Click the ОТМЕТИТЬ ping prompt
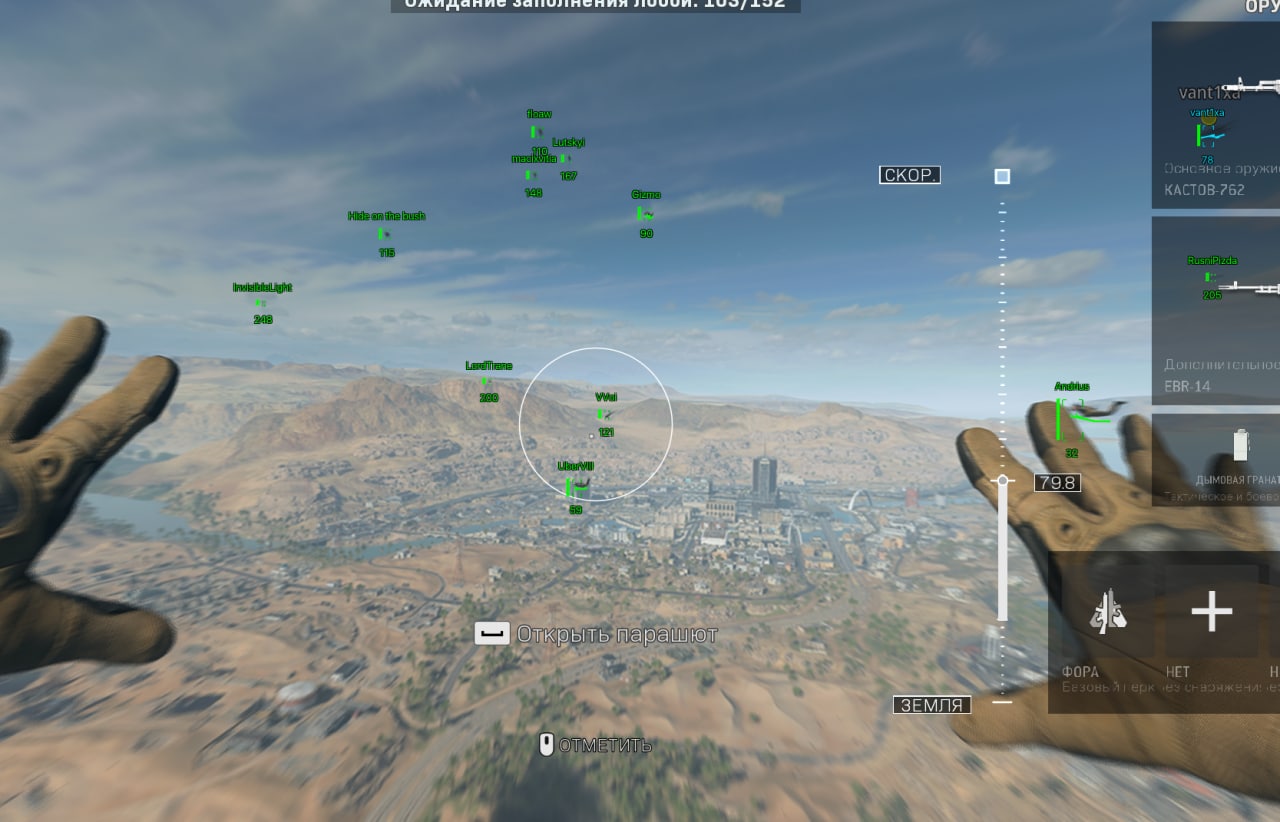Screen dimensions: 1280x822 click(605, 744)
